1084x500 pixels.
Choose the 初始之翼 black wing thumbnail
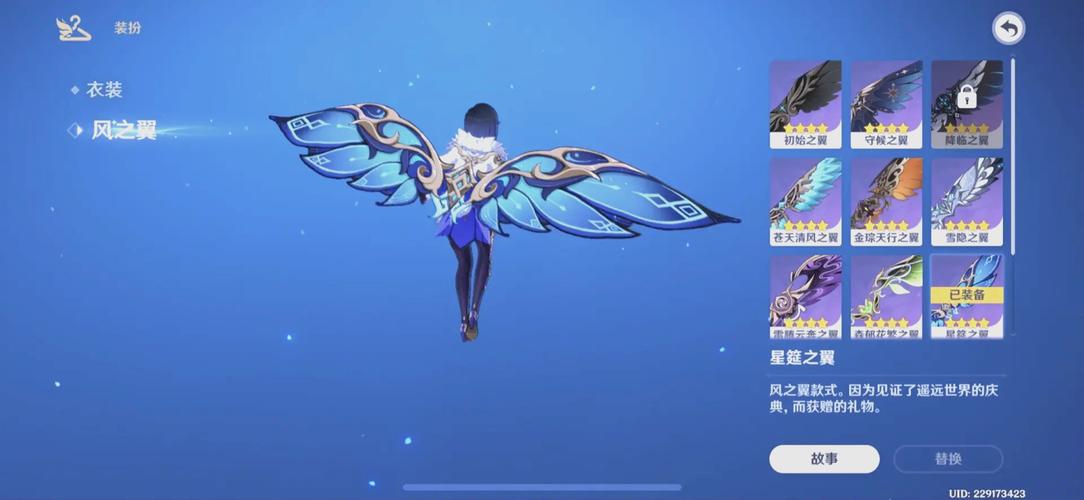[806, 103]
